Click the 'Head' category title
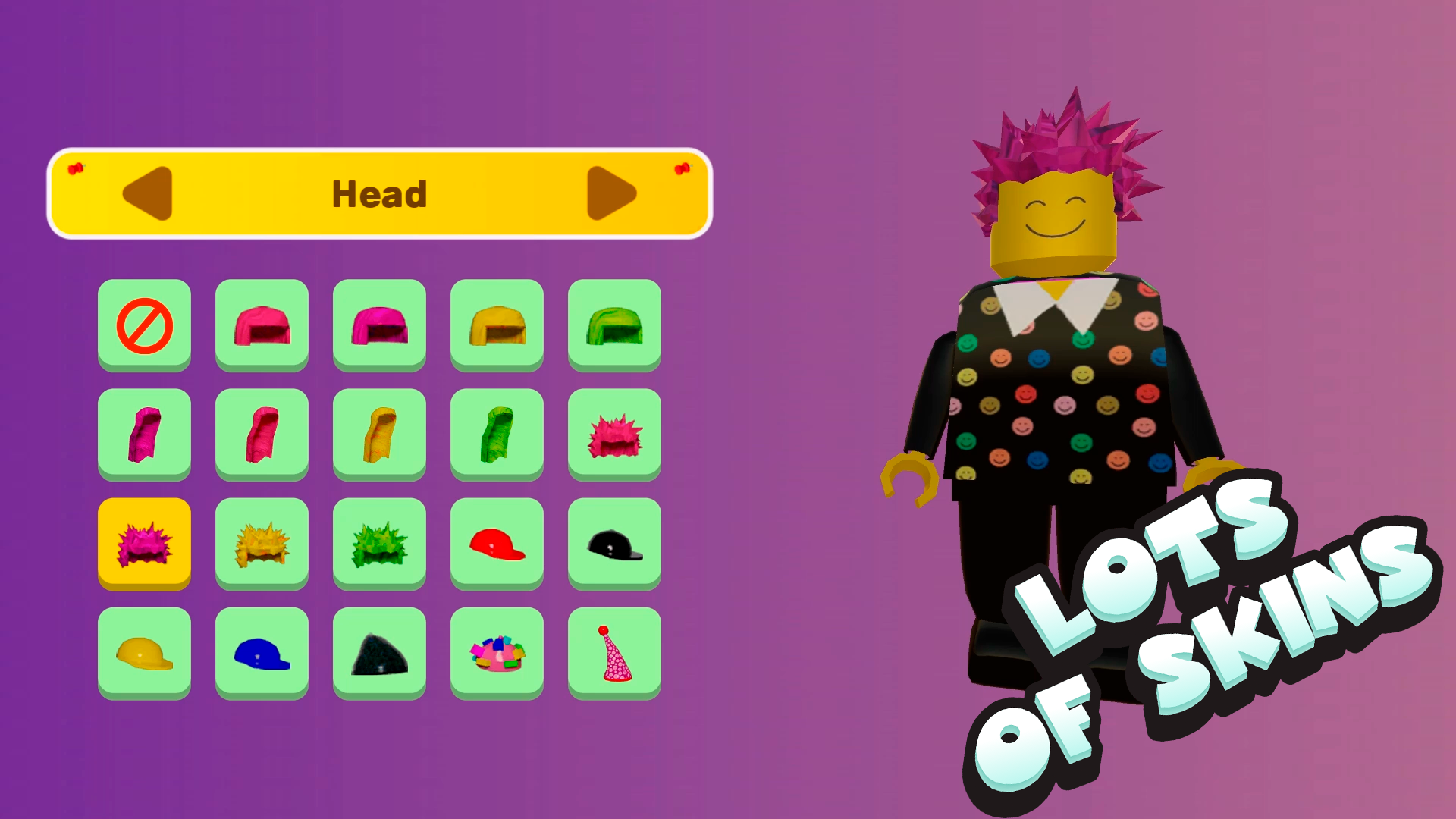This screenshot has height=819, width=1456. click(380, 193)
